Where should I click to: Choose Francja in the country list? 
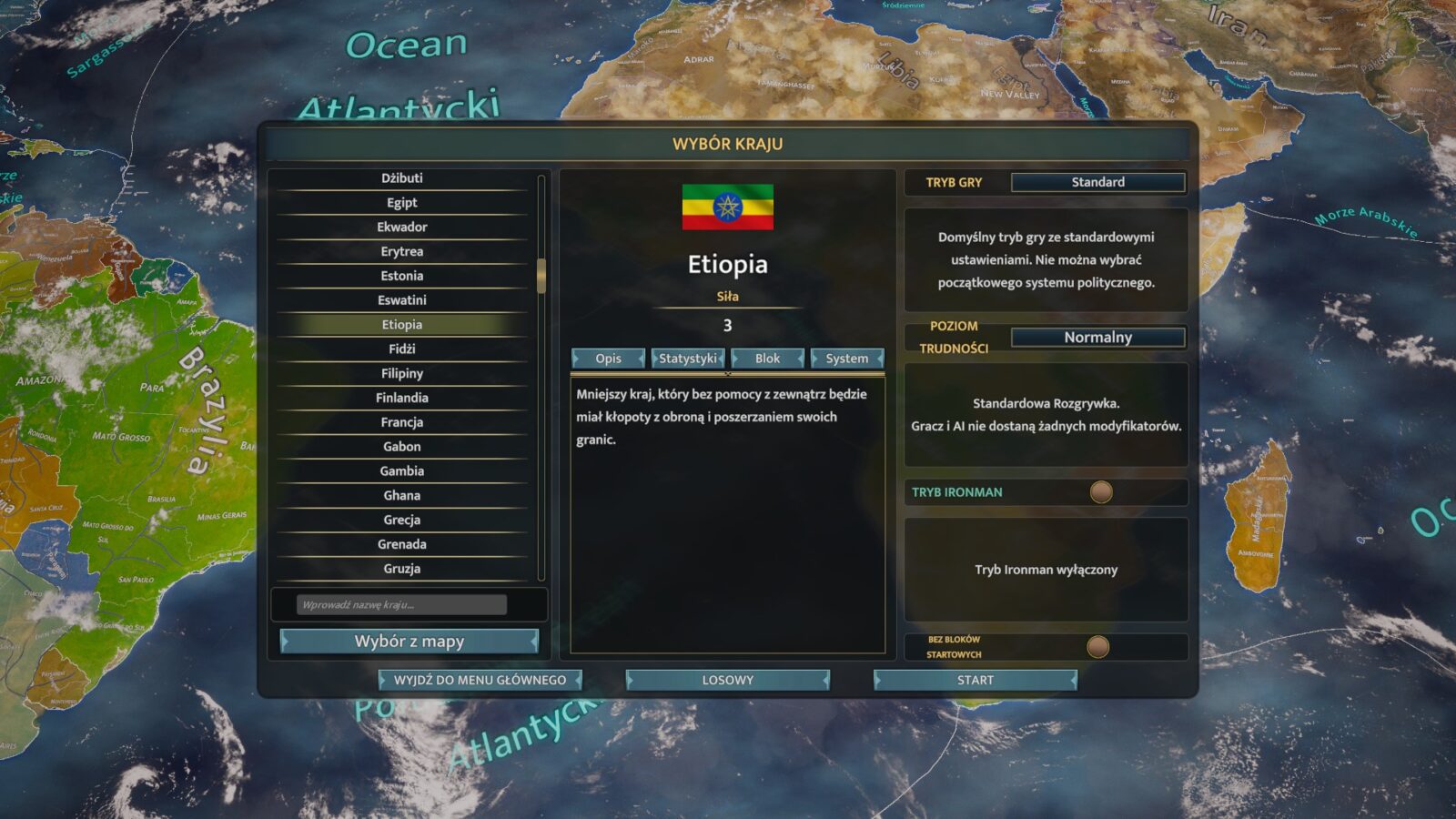tap(401, 422)
